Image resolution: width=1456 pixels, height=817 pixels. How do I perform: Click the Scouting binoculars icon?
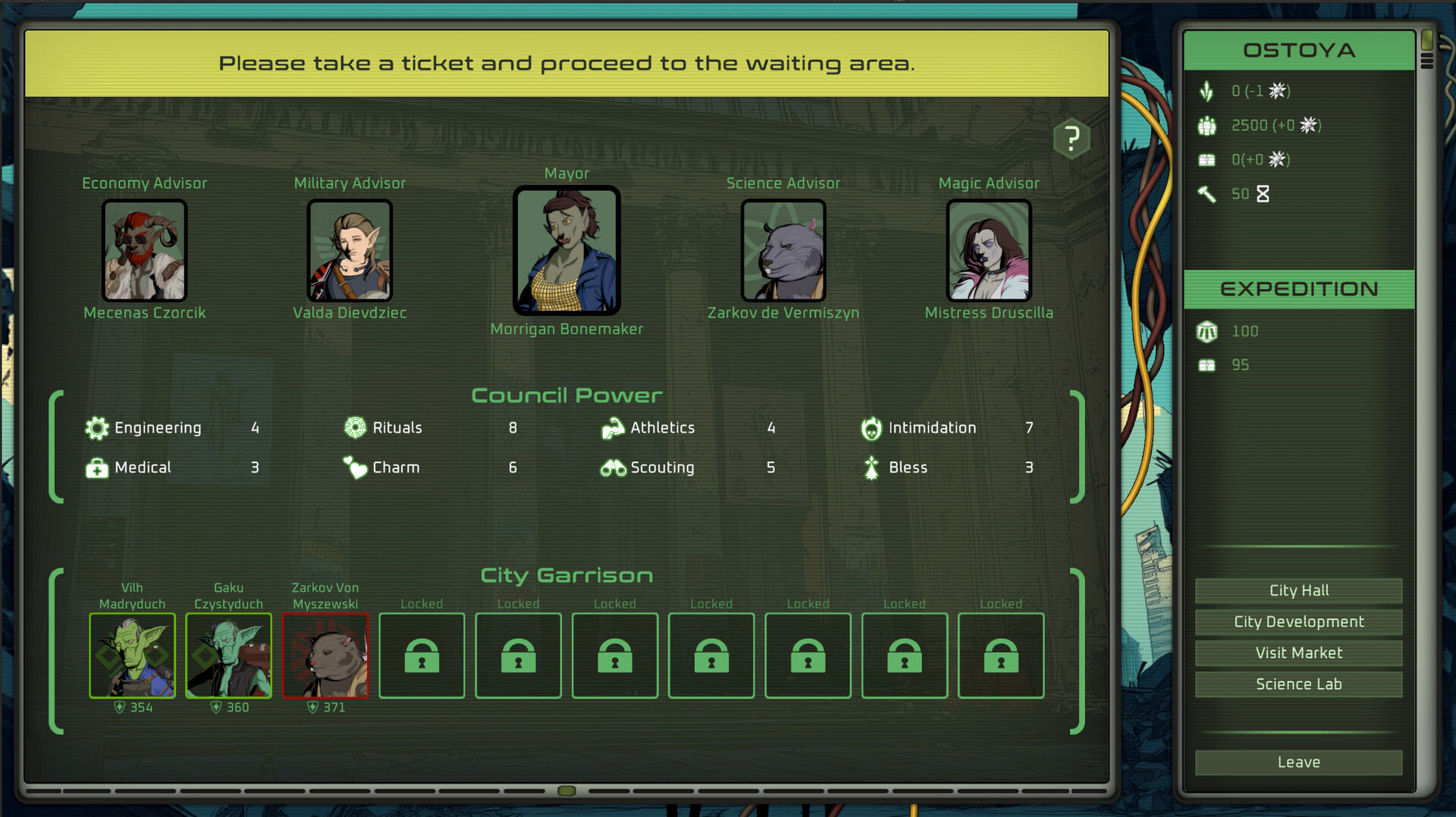click(x=613, y=468)
